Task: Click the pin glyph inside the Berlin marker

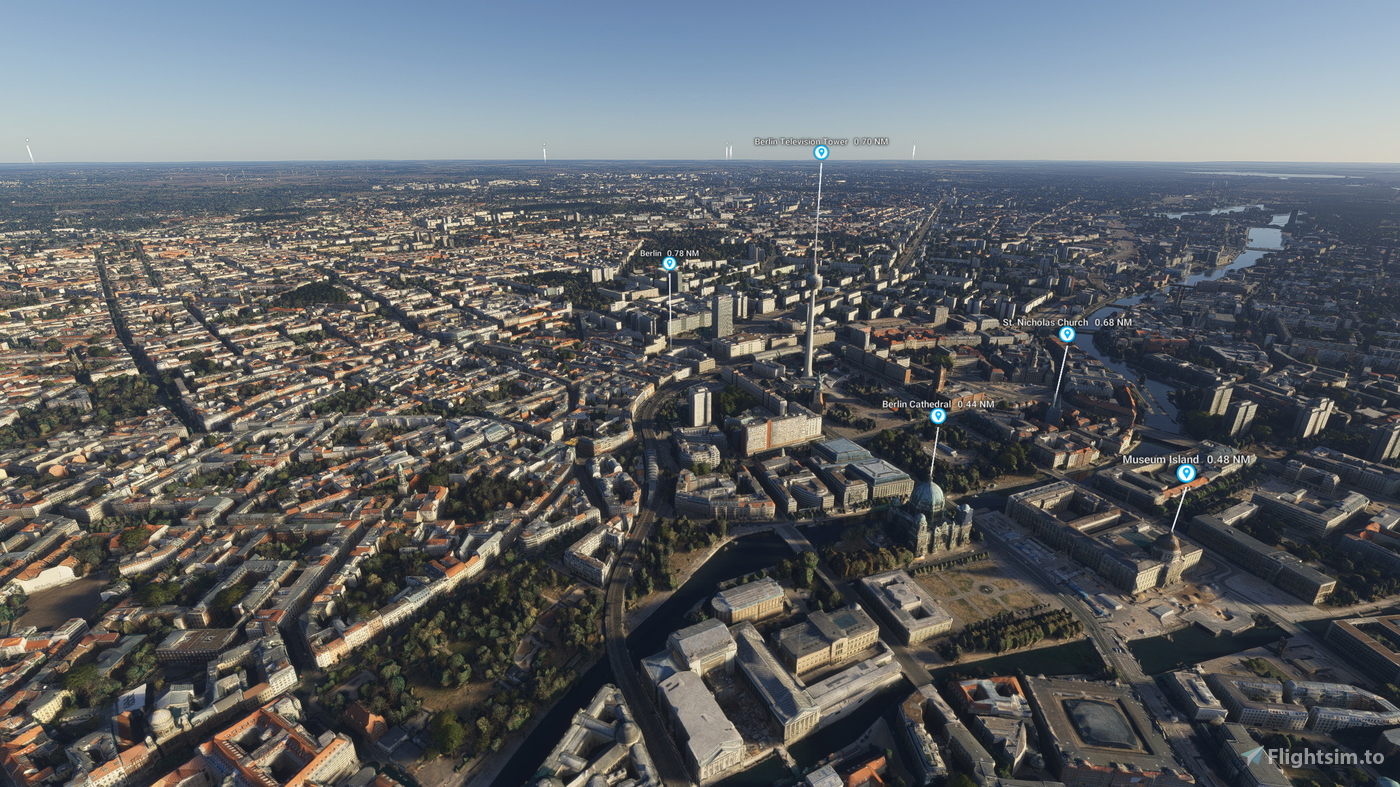Action: tap(668, 264)
